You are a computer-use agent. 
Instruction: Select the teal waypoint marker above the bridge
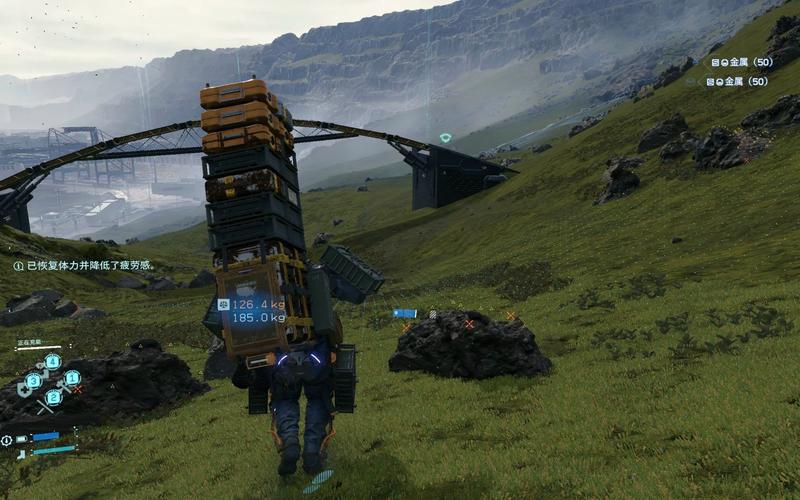(x=446, y=137)
